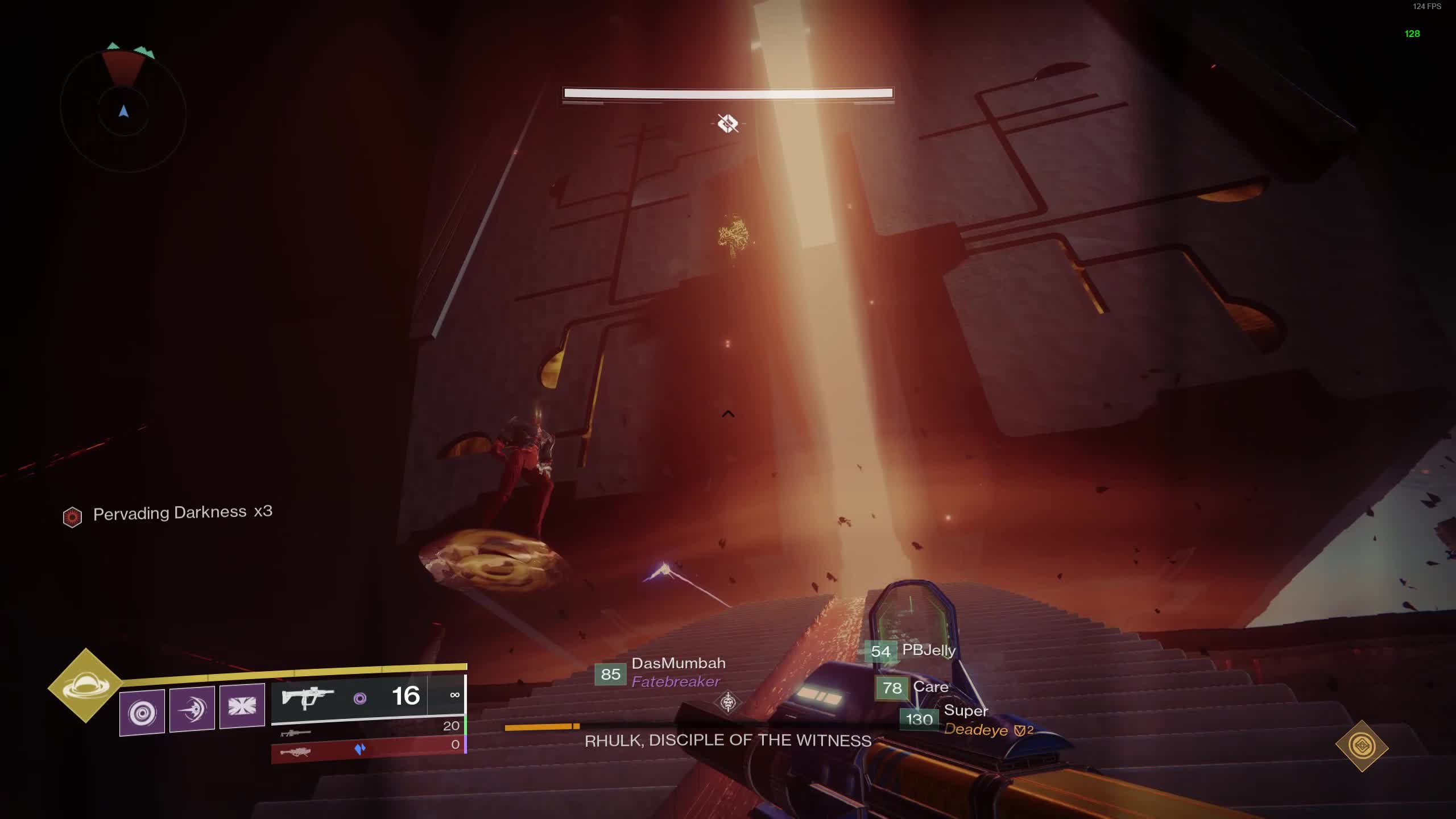The image size is (1456, 819).
Task: Switch to the special weapon with 20 ammo
Action: pyautogui.click(x=370, y=730)
